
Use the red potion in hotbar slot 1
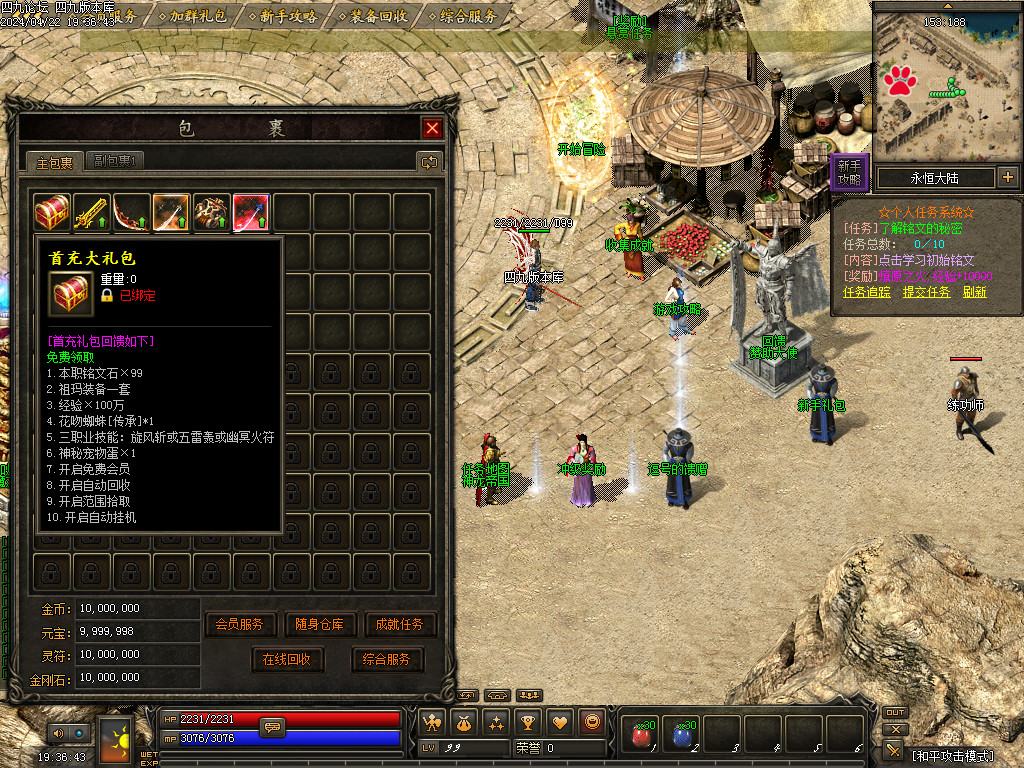pyautogui.click(x=640, y=735)
